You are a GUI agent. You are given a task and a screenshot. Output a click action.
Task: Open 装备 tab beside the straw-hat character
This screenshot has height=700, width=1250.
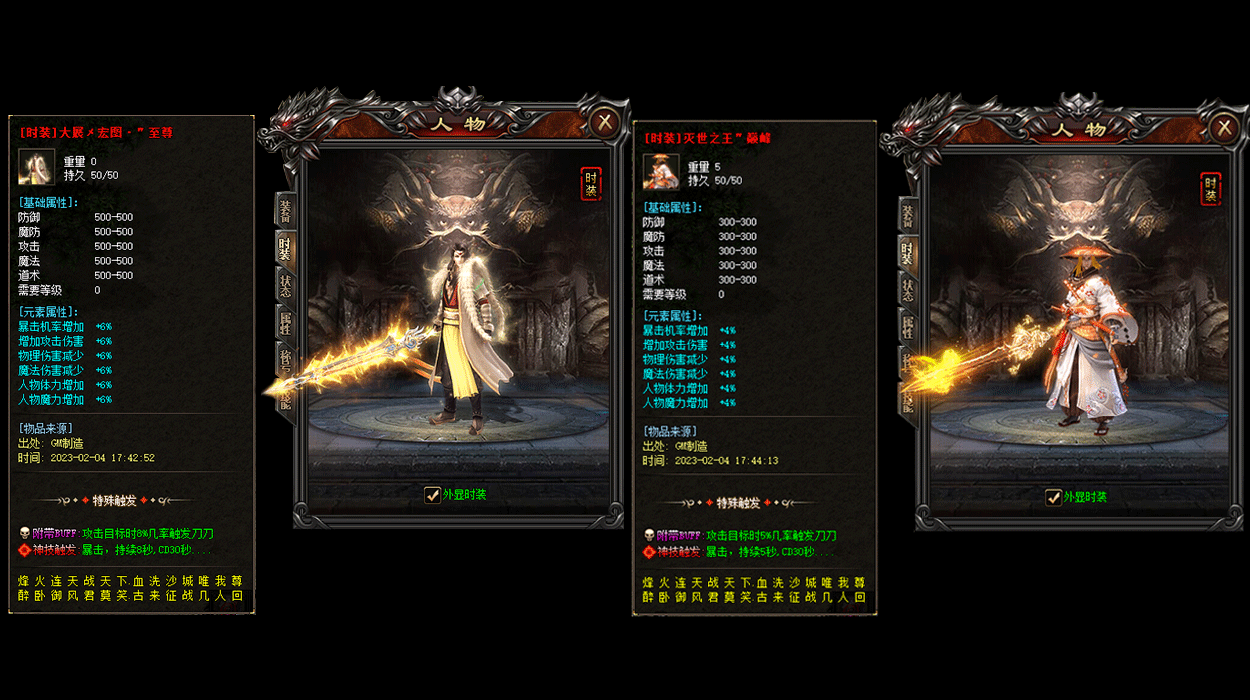(x=907, y=214)
